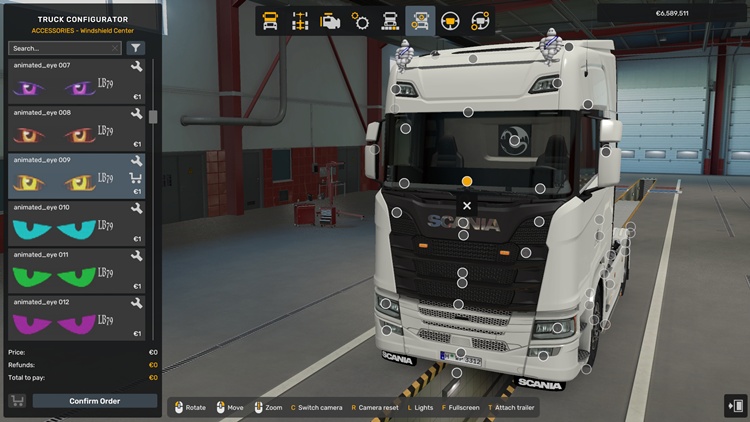Open the truck cabin category tab

click(x=271, y=20)
